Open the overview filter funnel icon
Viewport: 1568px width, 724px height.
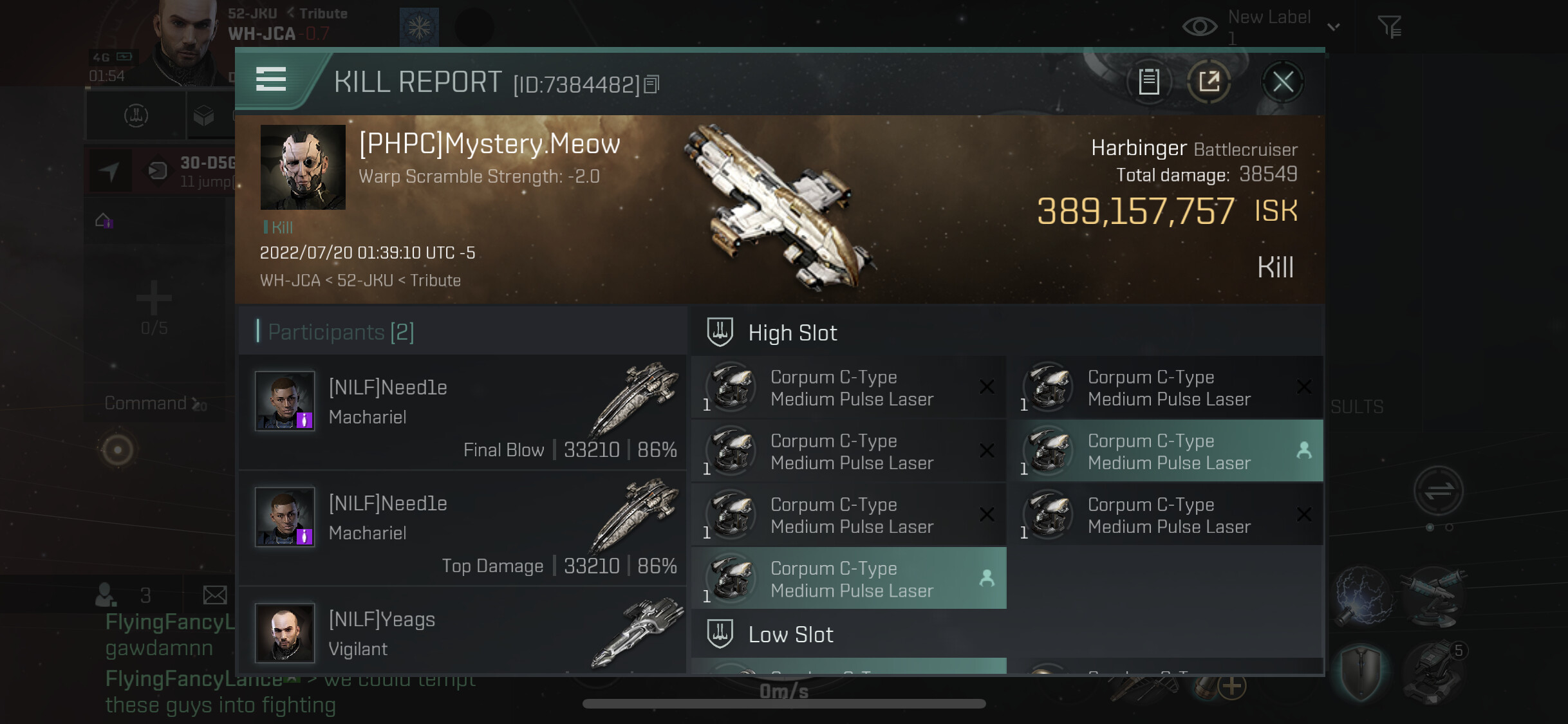tap(1389, 26)
